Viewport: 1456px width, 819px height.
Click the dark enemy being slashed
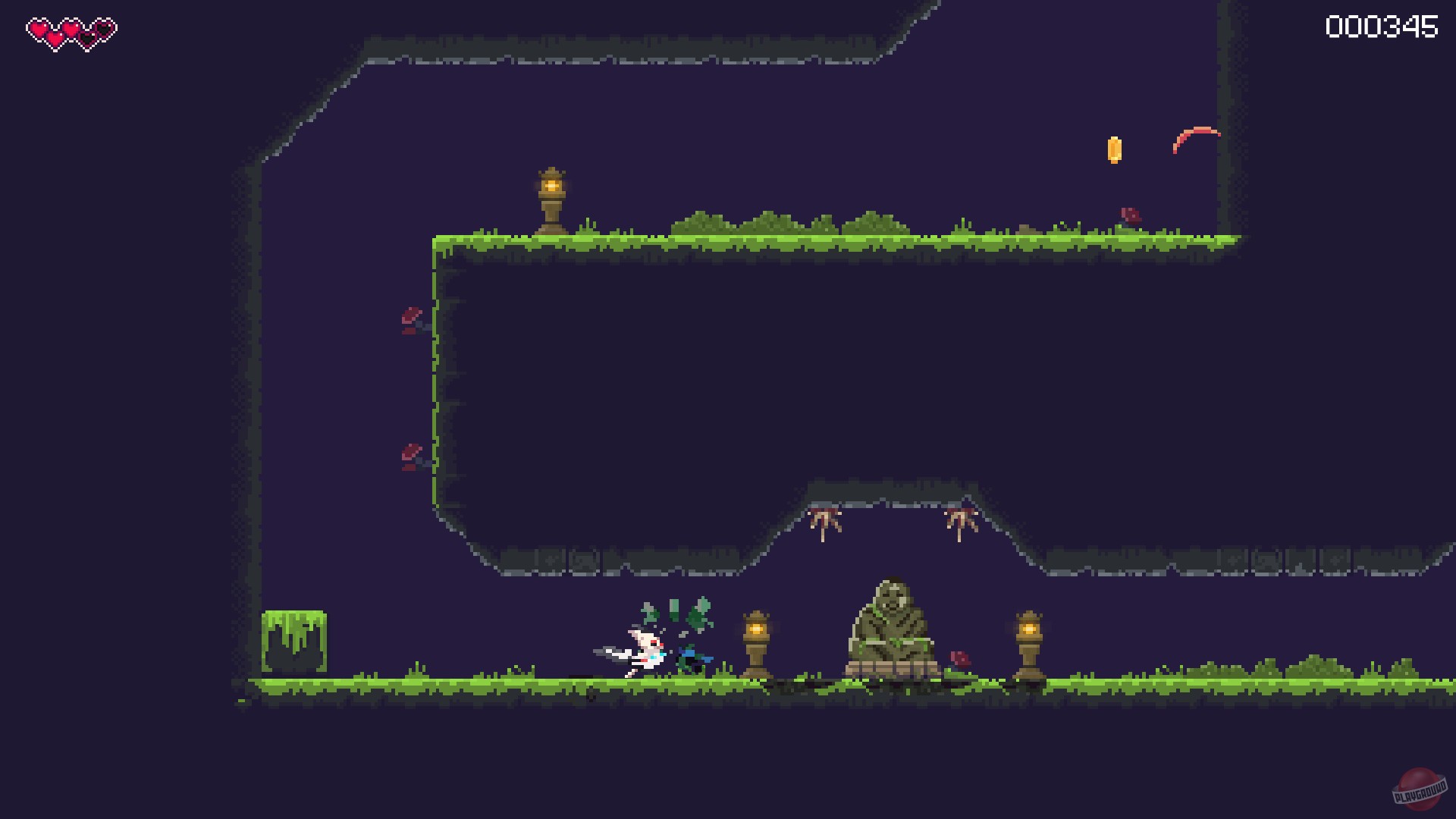point(692,656)
